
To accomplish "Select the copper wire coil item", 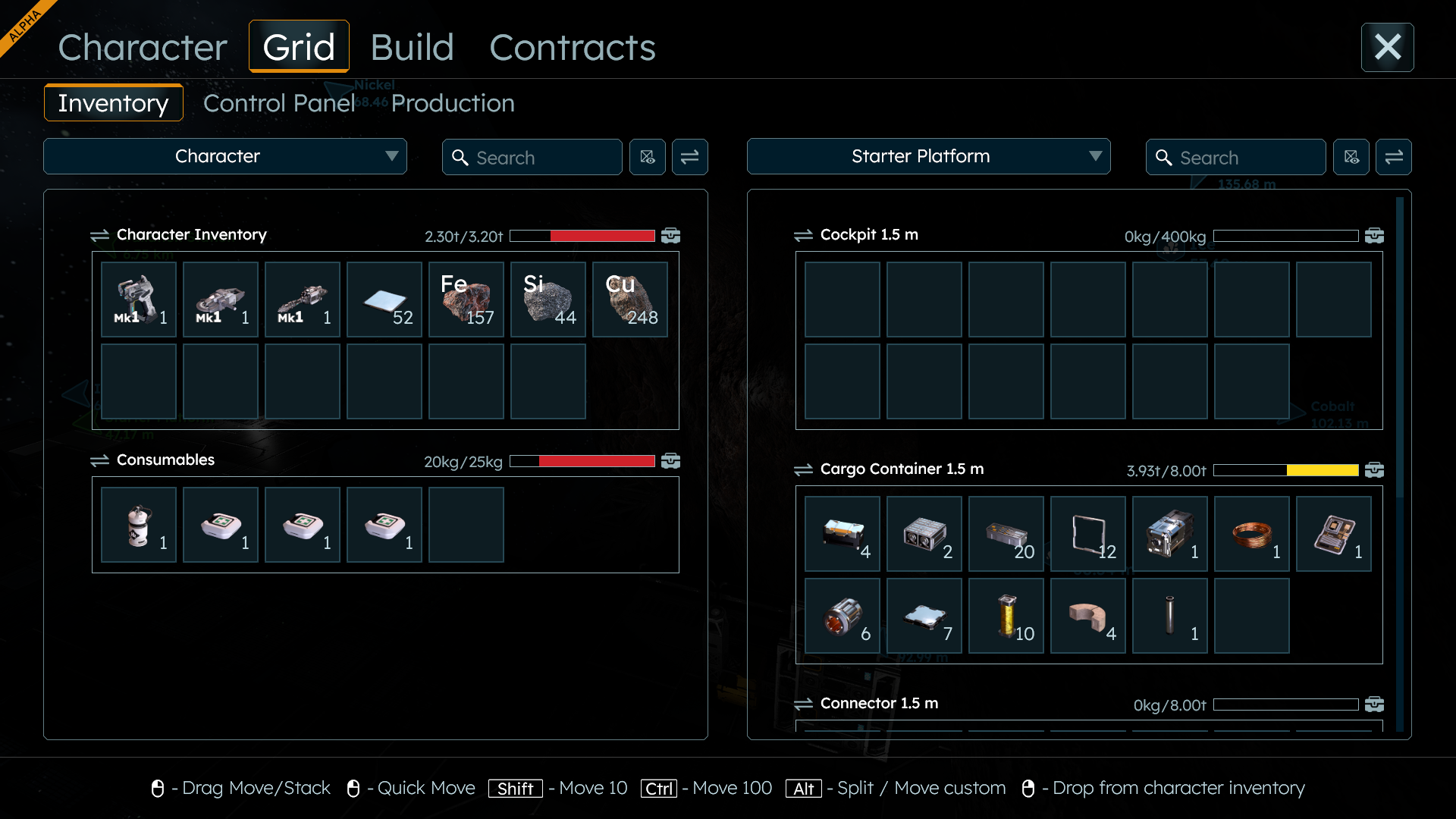I will click(1252, 534).
